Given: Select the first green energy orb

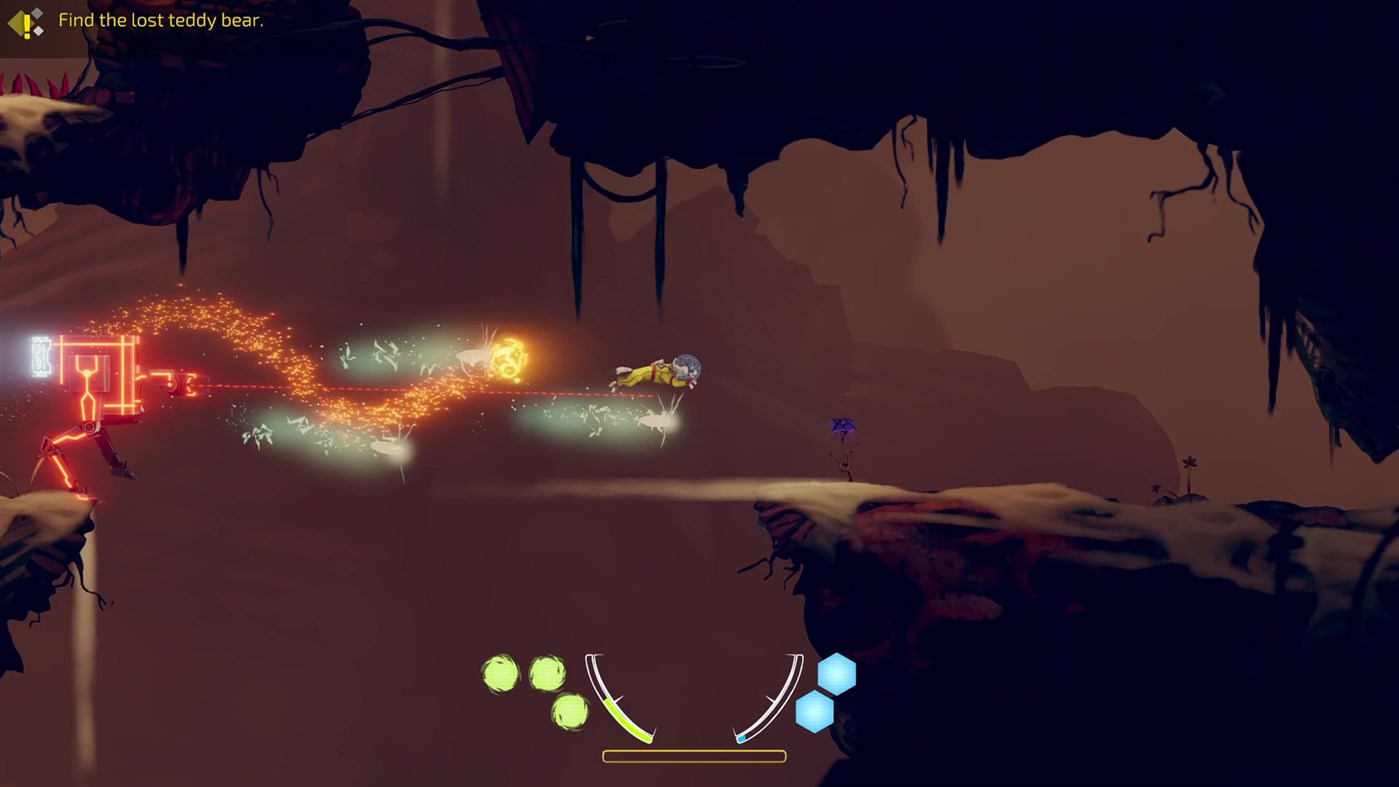Looking at the screenshot, I should click(503, 672).
